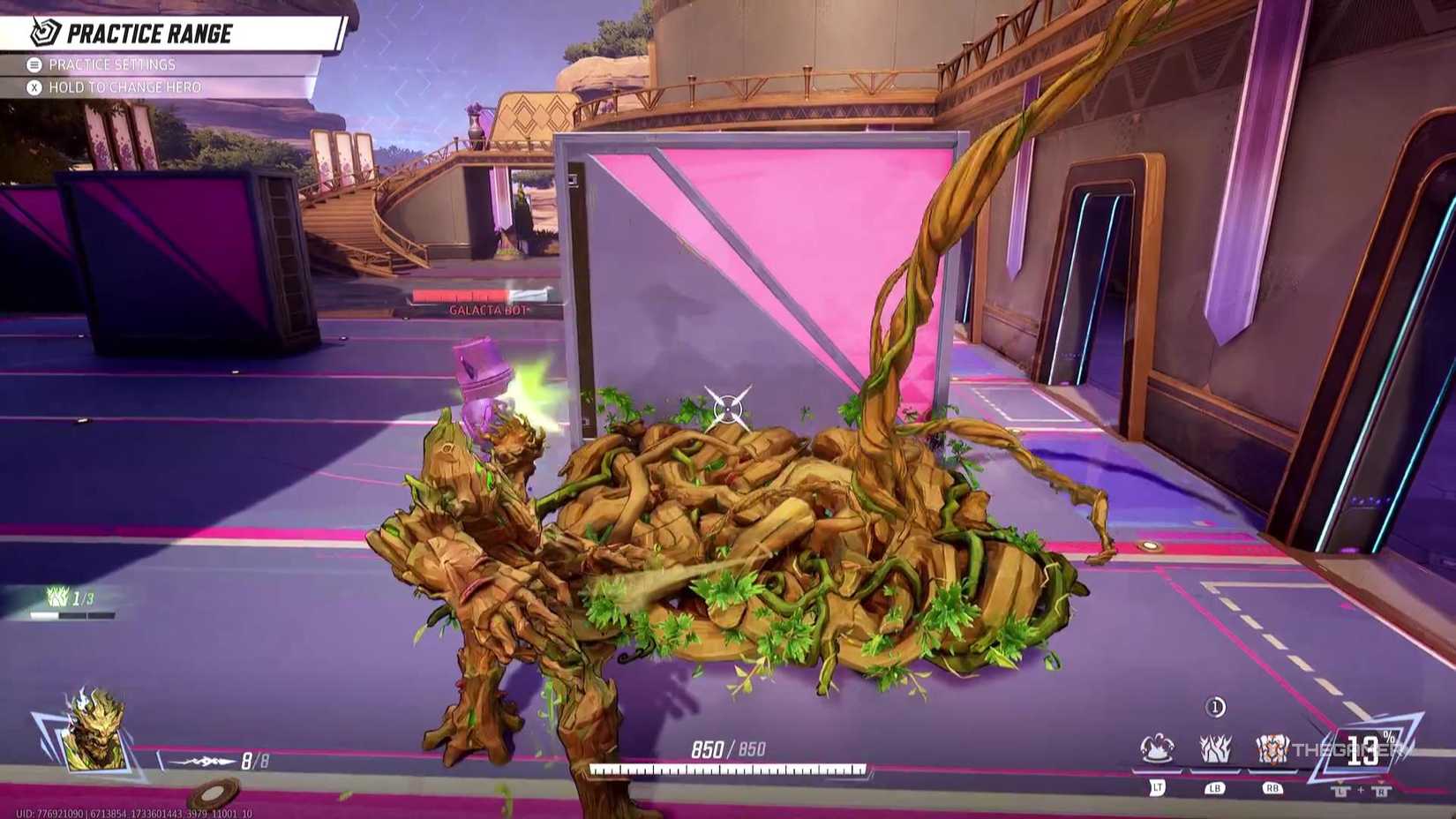Screen dimensions: 1456x819
Task: Click the thorn resource icon showing 1/3
Action: click(x=56, y=597)
